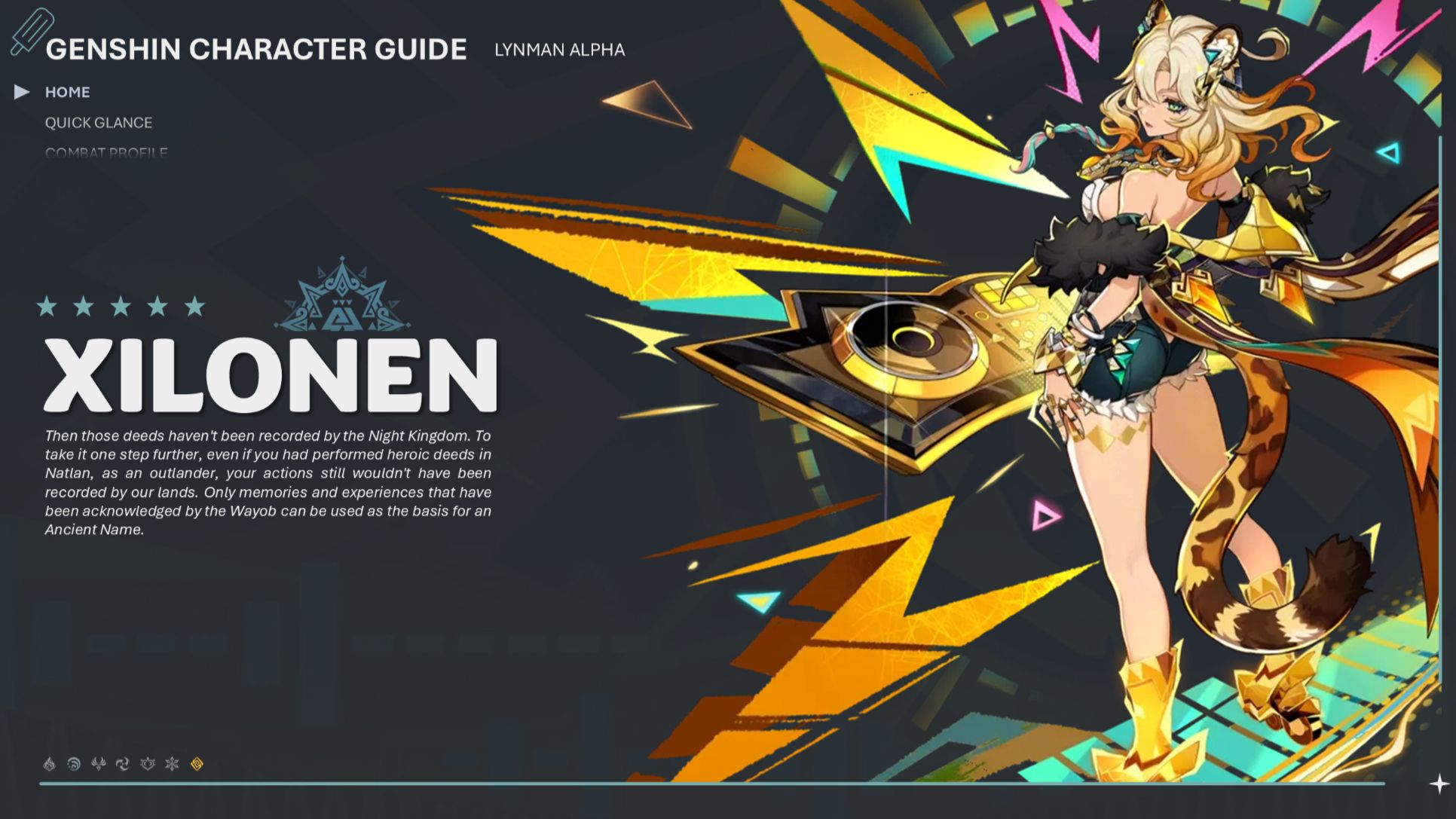Toggle the gold Geo element selection
1456x819 pixels.
[x=197, y=763]
